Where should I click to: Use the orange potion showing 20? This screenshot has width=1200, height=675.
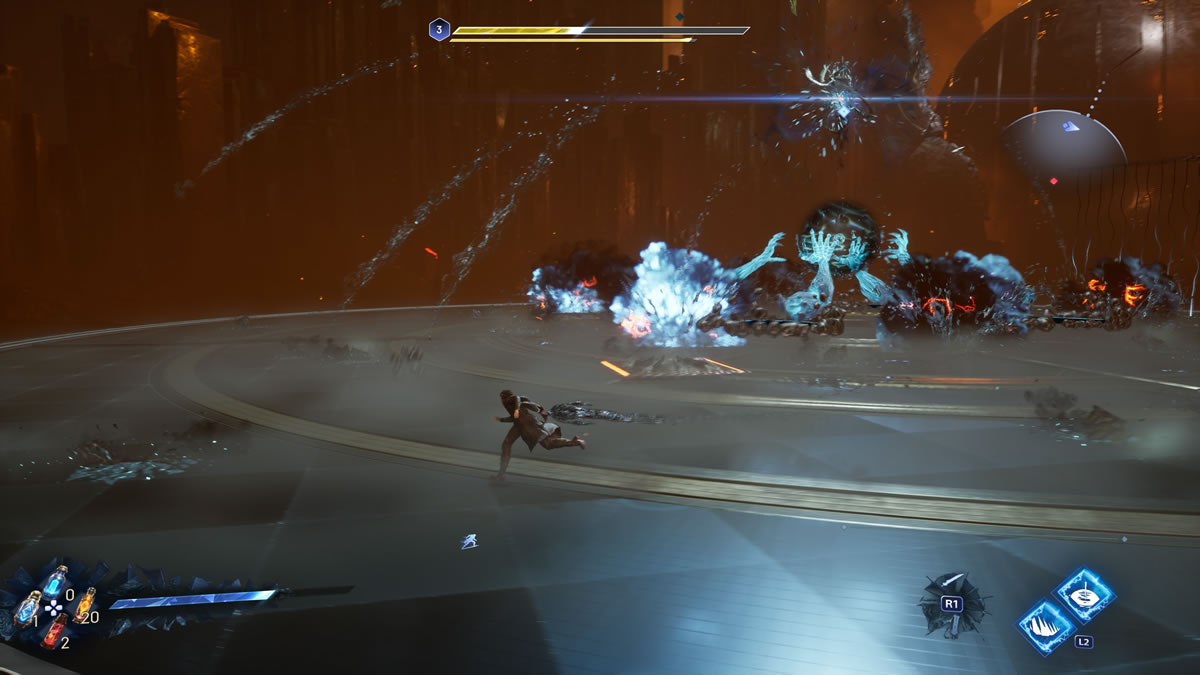coord(84,603)
